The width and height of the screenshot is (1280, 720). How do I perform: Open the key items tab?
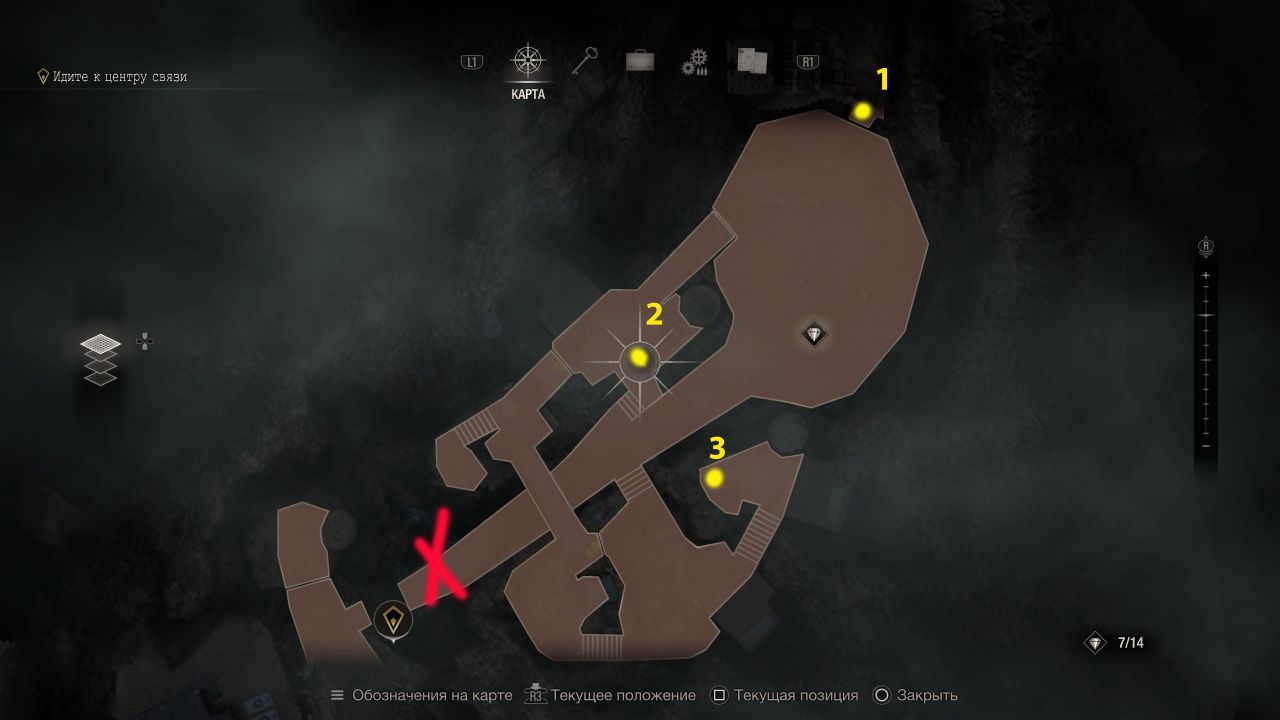tap(584, 62)
